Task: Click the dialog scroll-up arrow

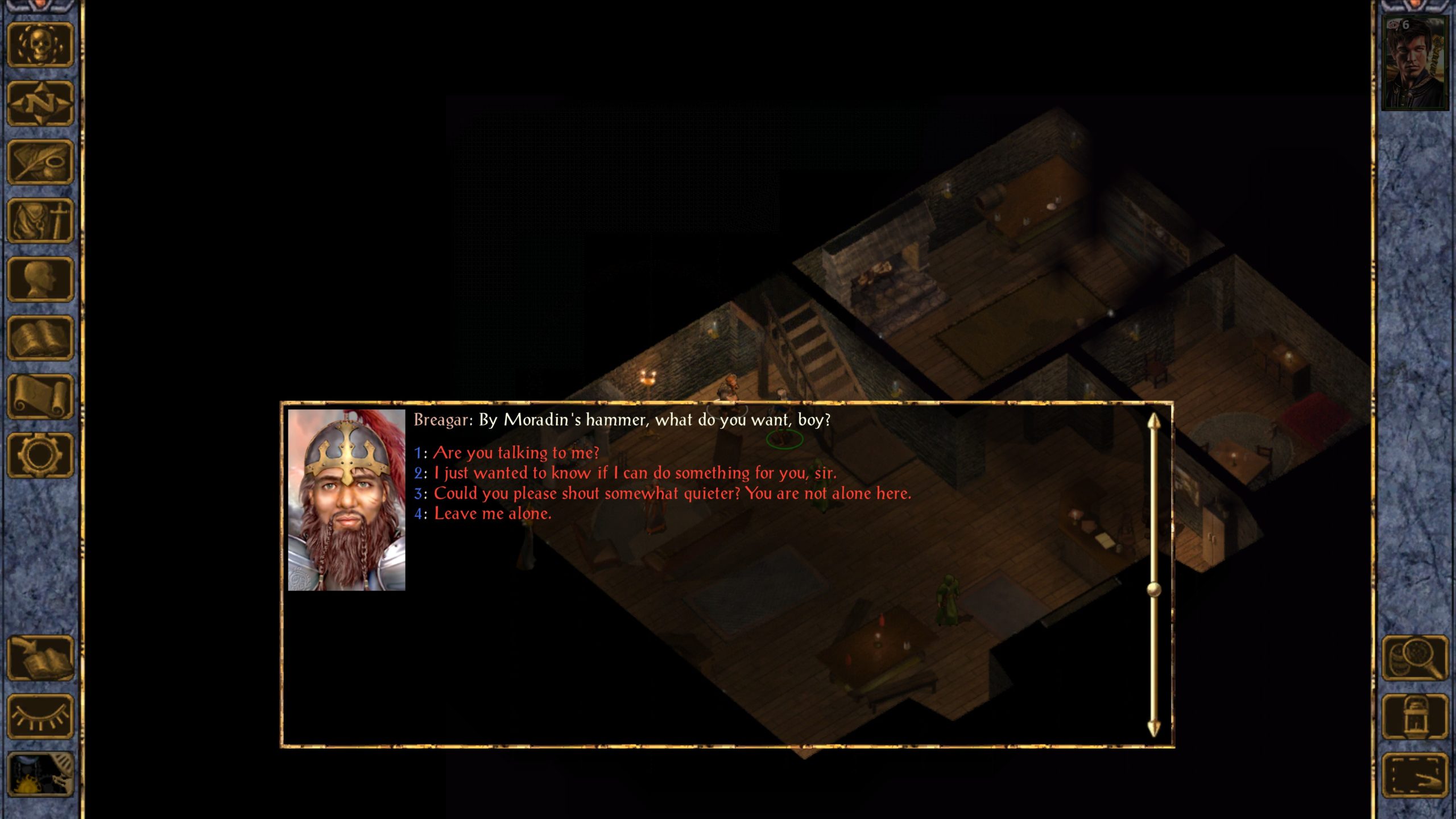Action: (1153, 422)
